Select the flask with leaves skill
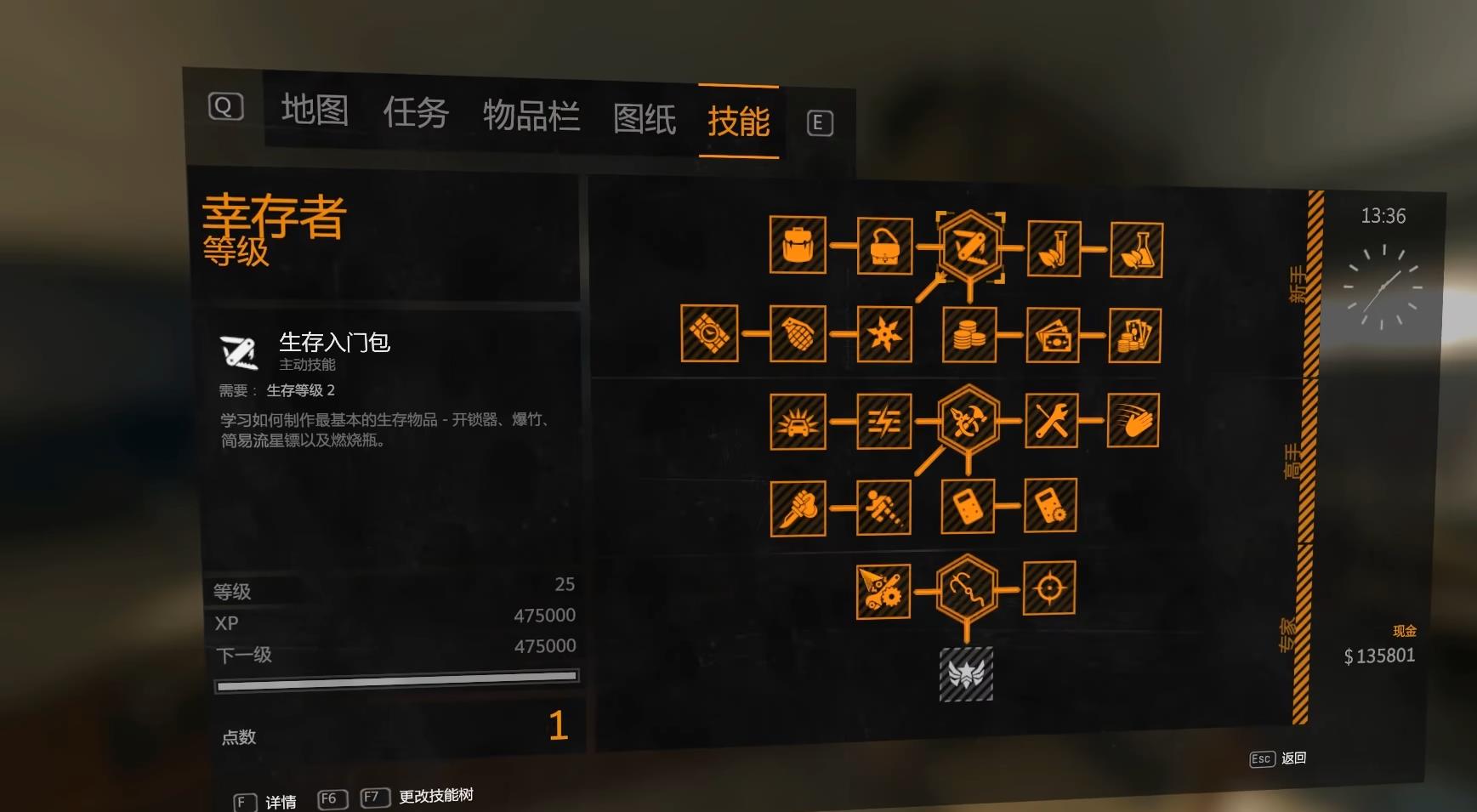This screenshot has width=1477, height=812. pyautogui.click(x=1137, y=250)
